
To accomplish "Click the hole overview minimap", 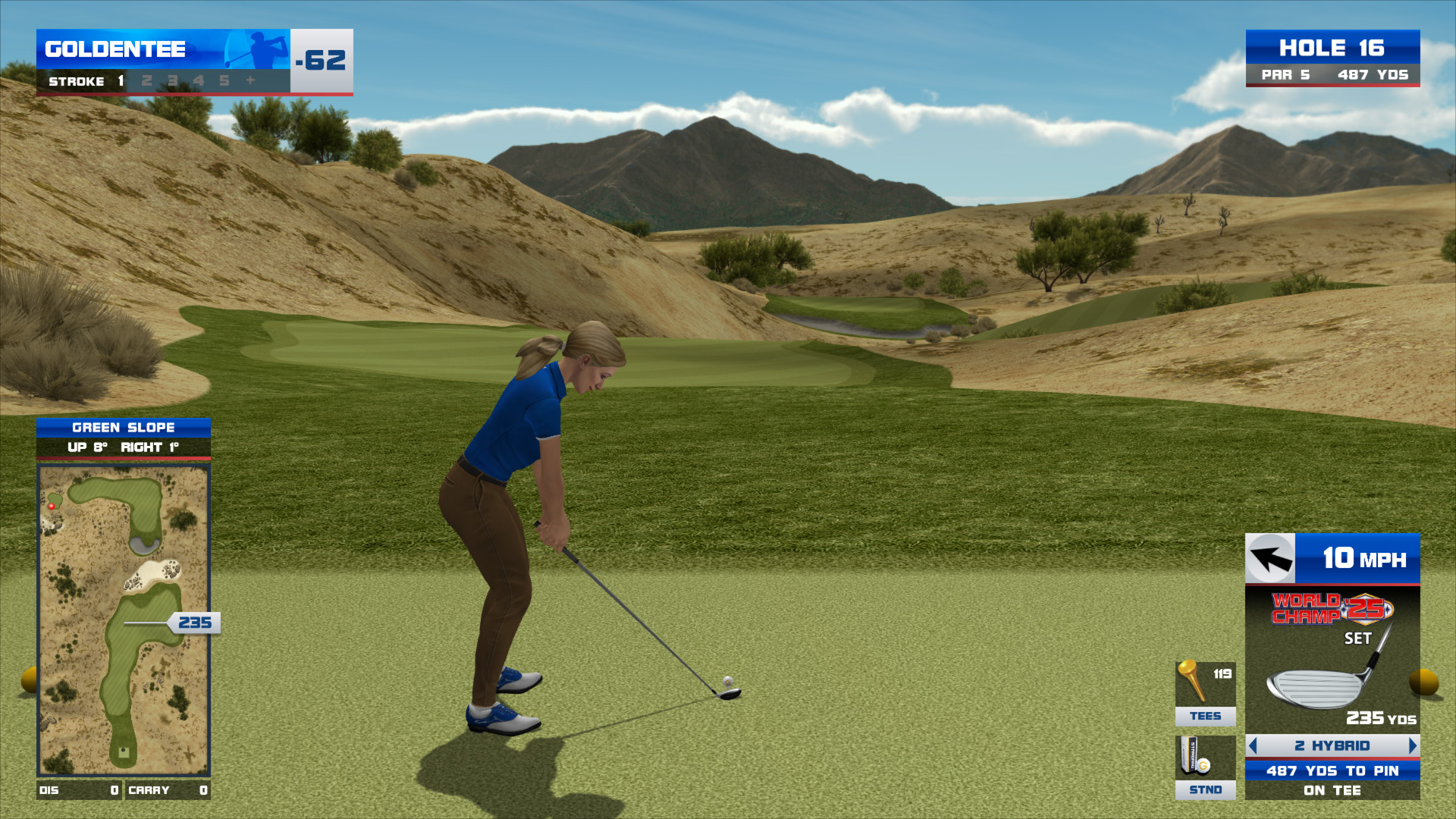I will coord(123,620).
